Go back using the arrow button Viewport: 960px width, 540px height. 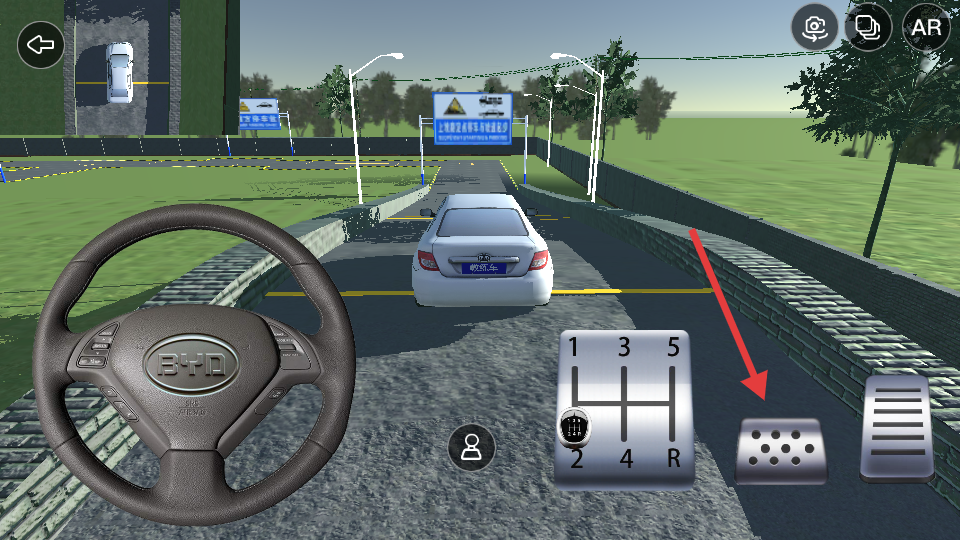coord(41,45)
